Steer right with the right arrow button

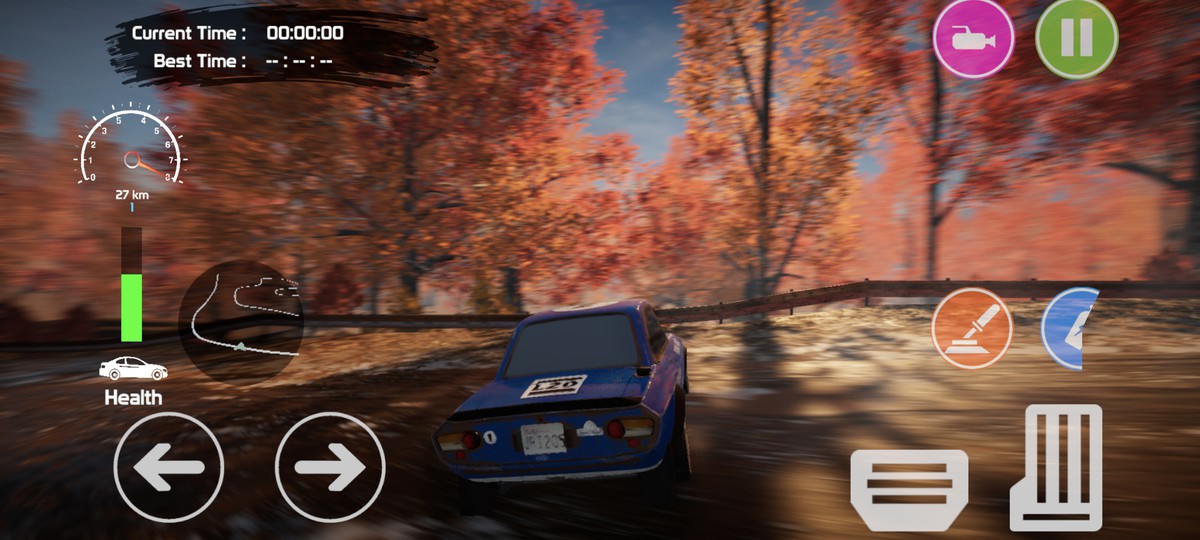point(330,466)
